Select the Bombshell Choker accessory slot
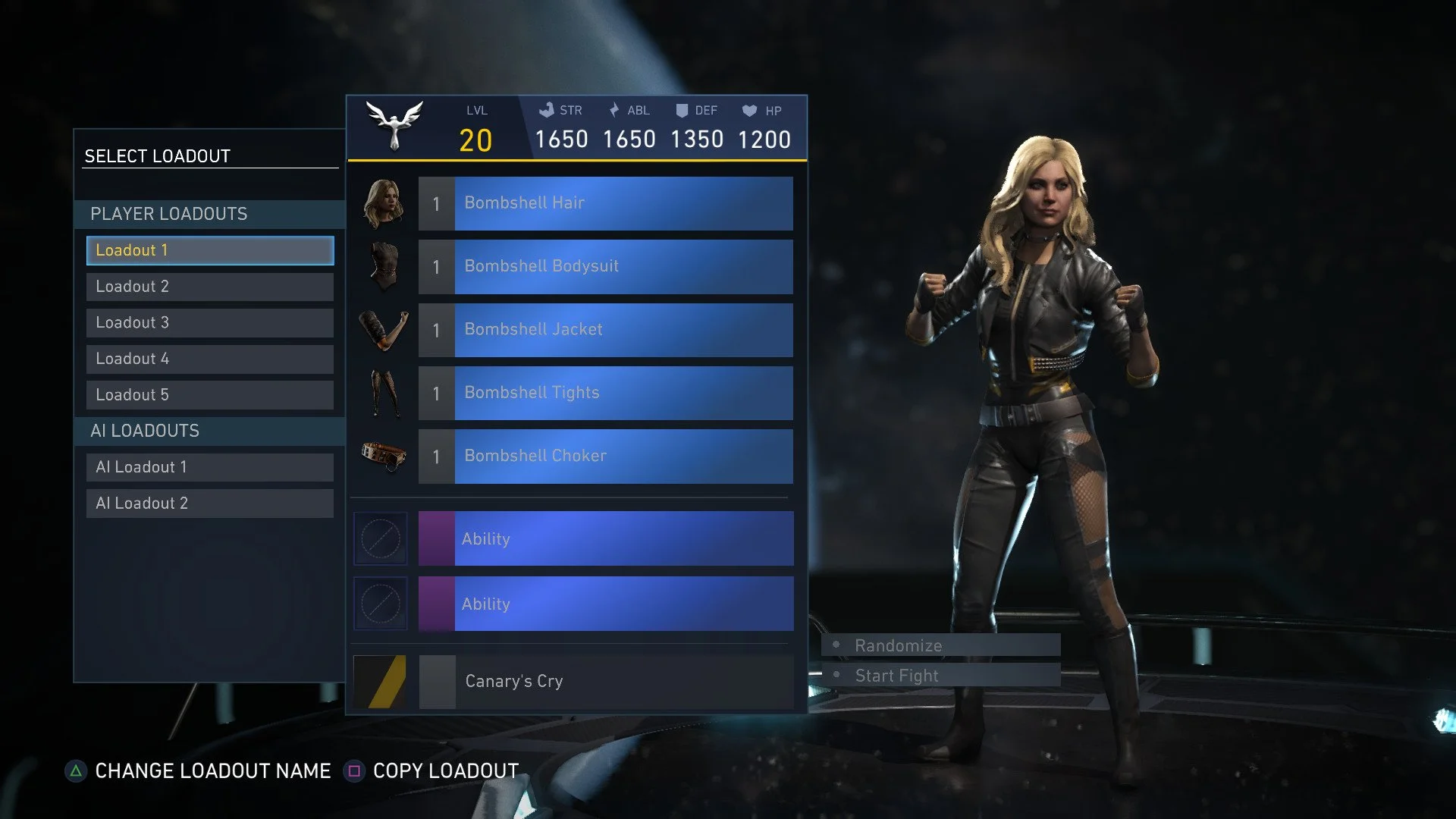 tap(605, 456)
